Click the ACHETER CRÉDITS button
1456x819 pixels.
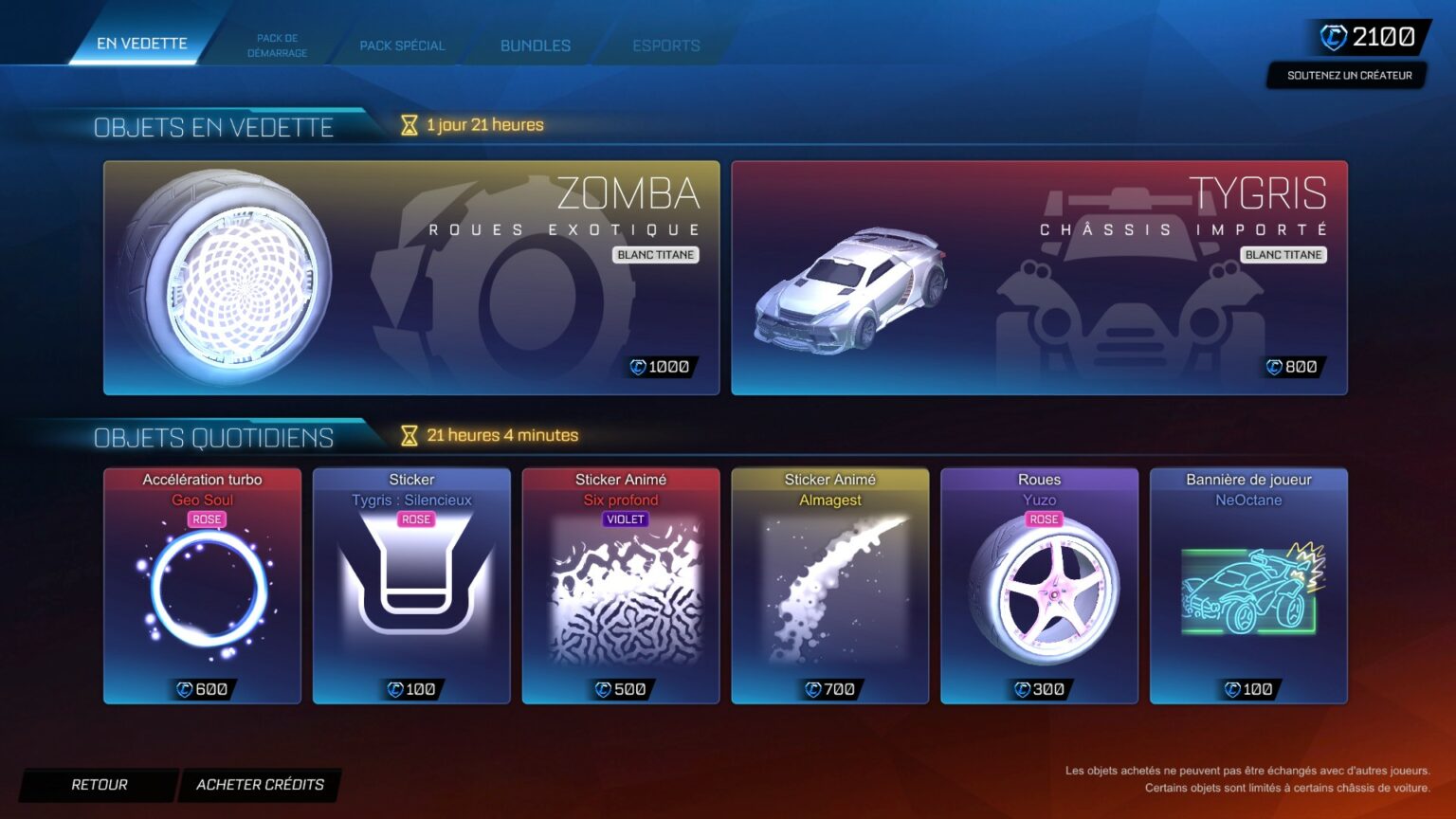pos(259,784)
